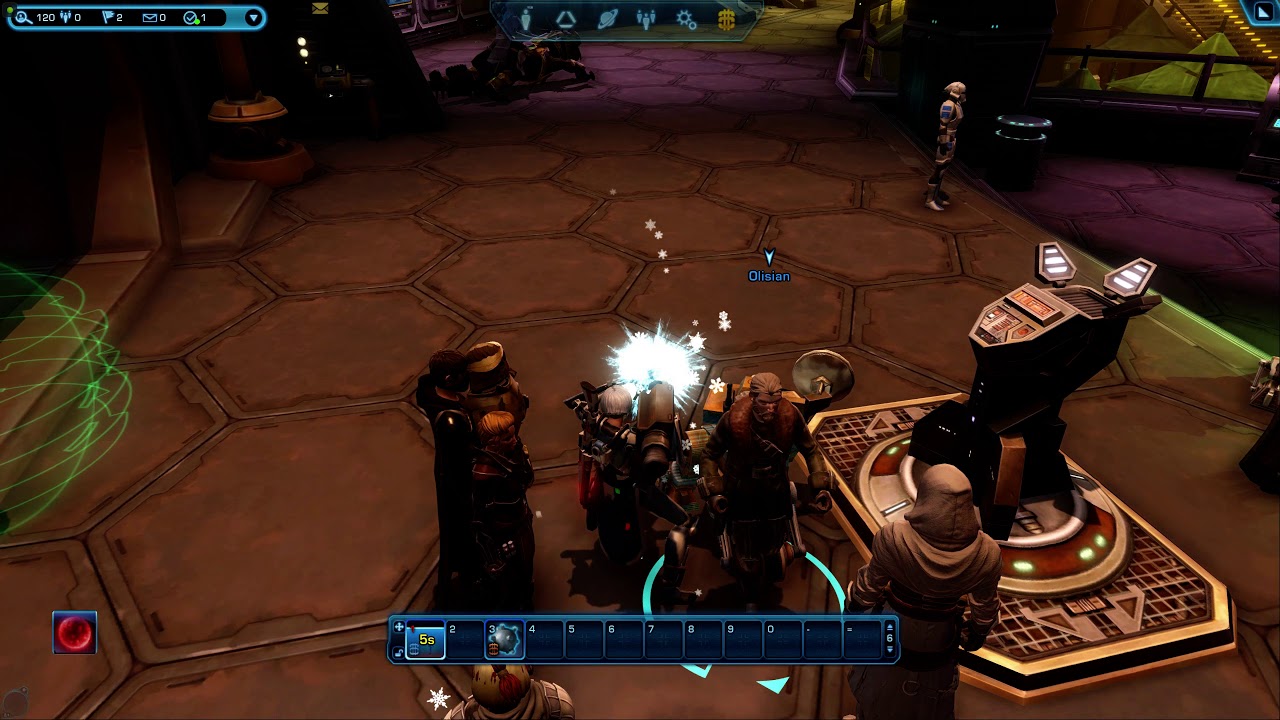
Task: Open the mail envelope counter
Action: coord(150,18)
